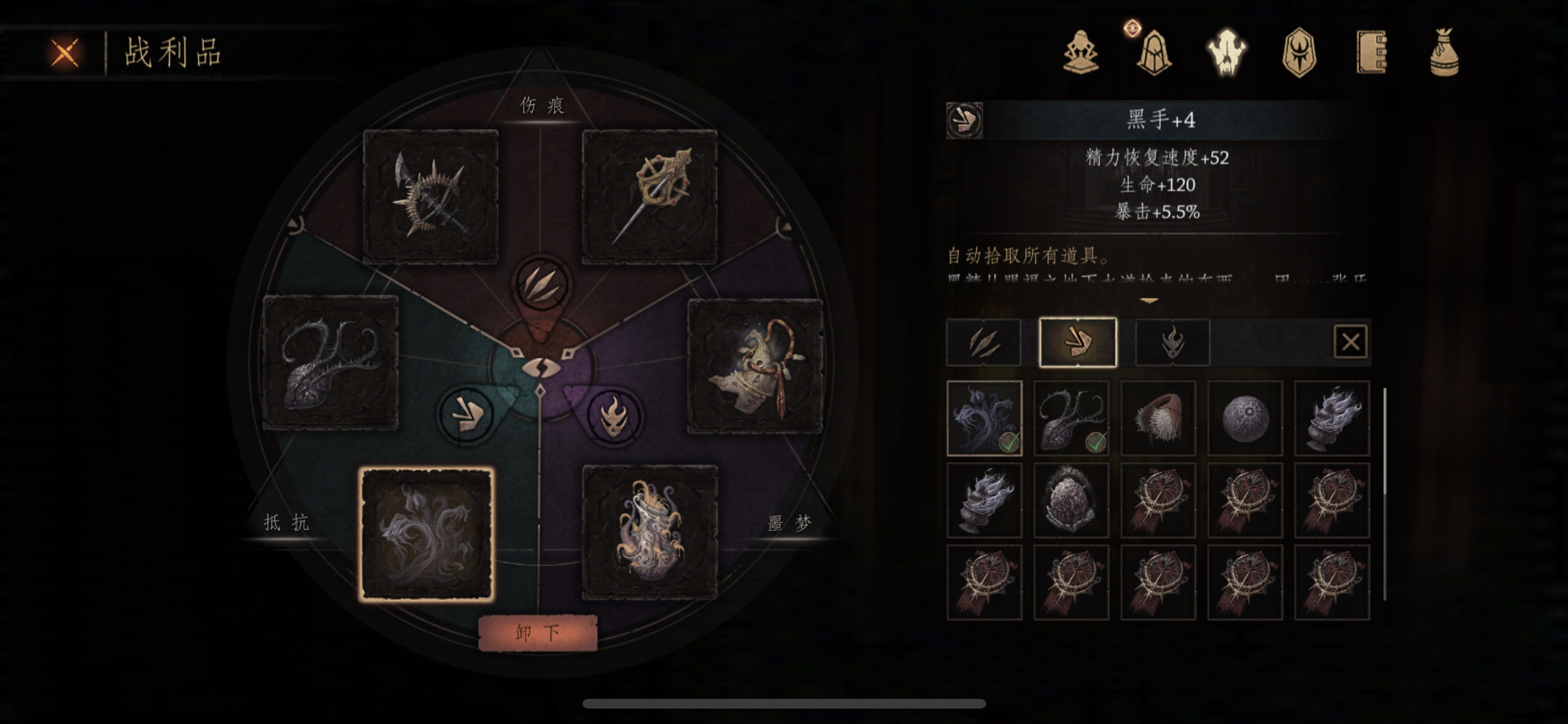Screen dimensions: 1568x724
Task: Select the spiked axe trophy slot
Action: 431,196
